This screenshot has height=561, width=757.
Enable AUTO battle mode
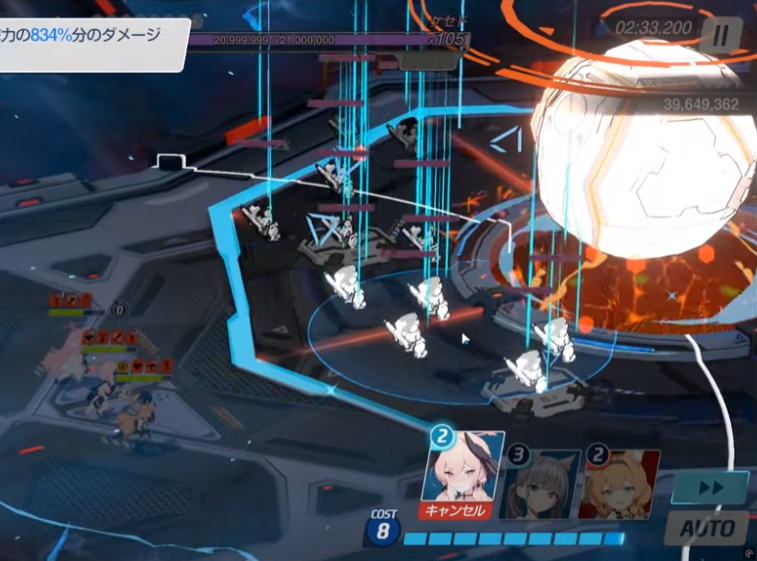(709, 527)
